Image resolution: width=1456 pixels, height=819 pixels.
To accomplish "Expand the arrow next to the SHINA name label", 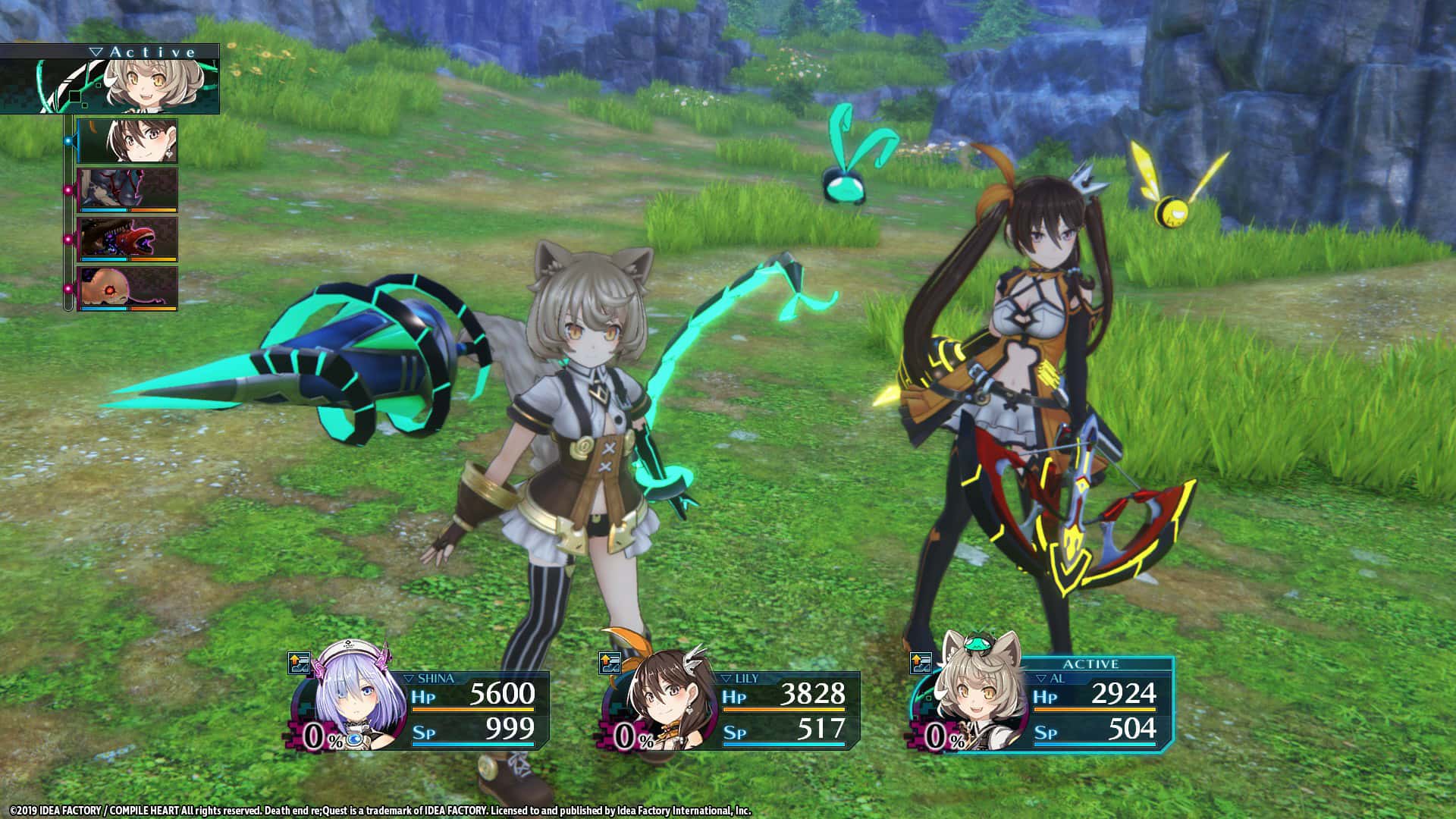I will (x=409, y=678).
